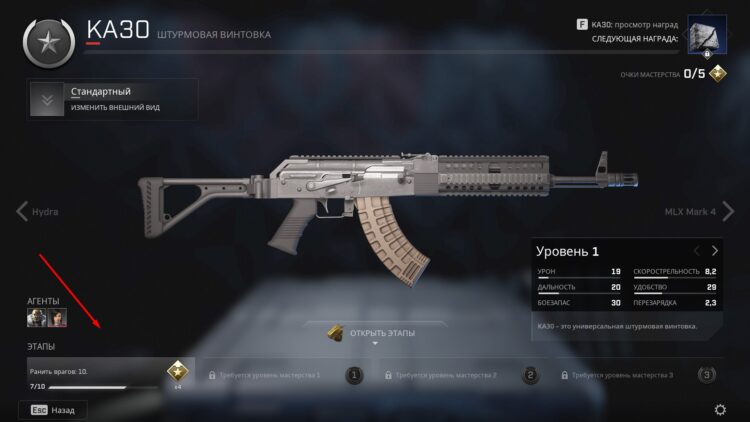Go back with the Назад button
This screenshot has width=750, height=422.
coord(52,410)
